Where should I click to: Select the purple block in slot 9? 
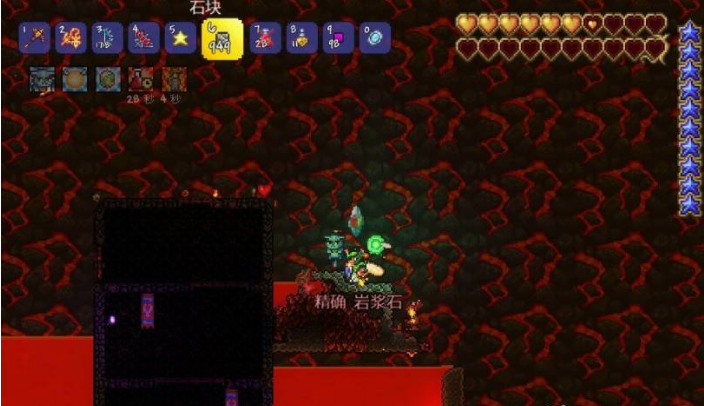pyautogui.click(x=337, y=39)
